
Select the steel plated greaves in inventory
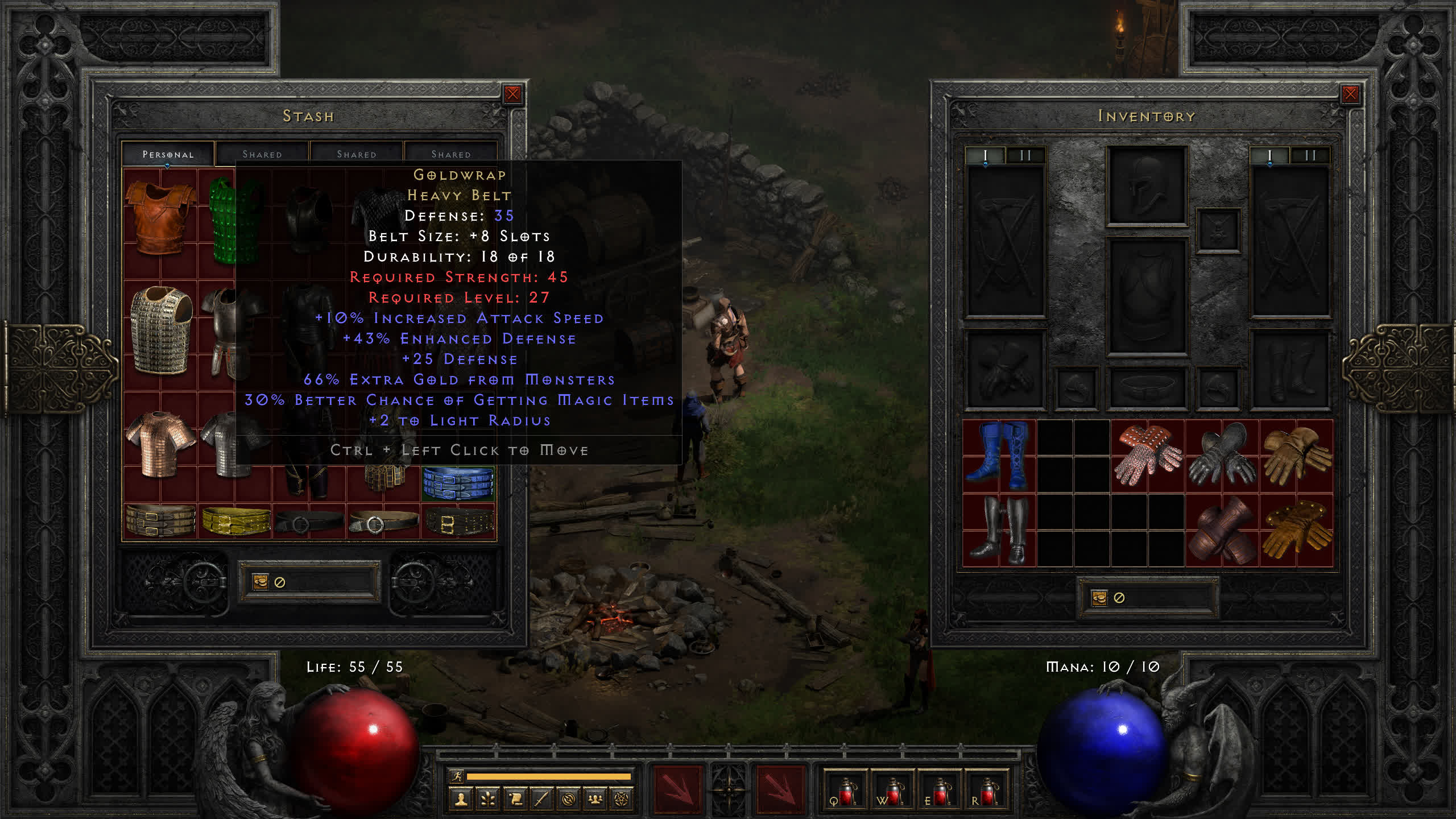[999, 530]
